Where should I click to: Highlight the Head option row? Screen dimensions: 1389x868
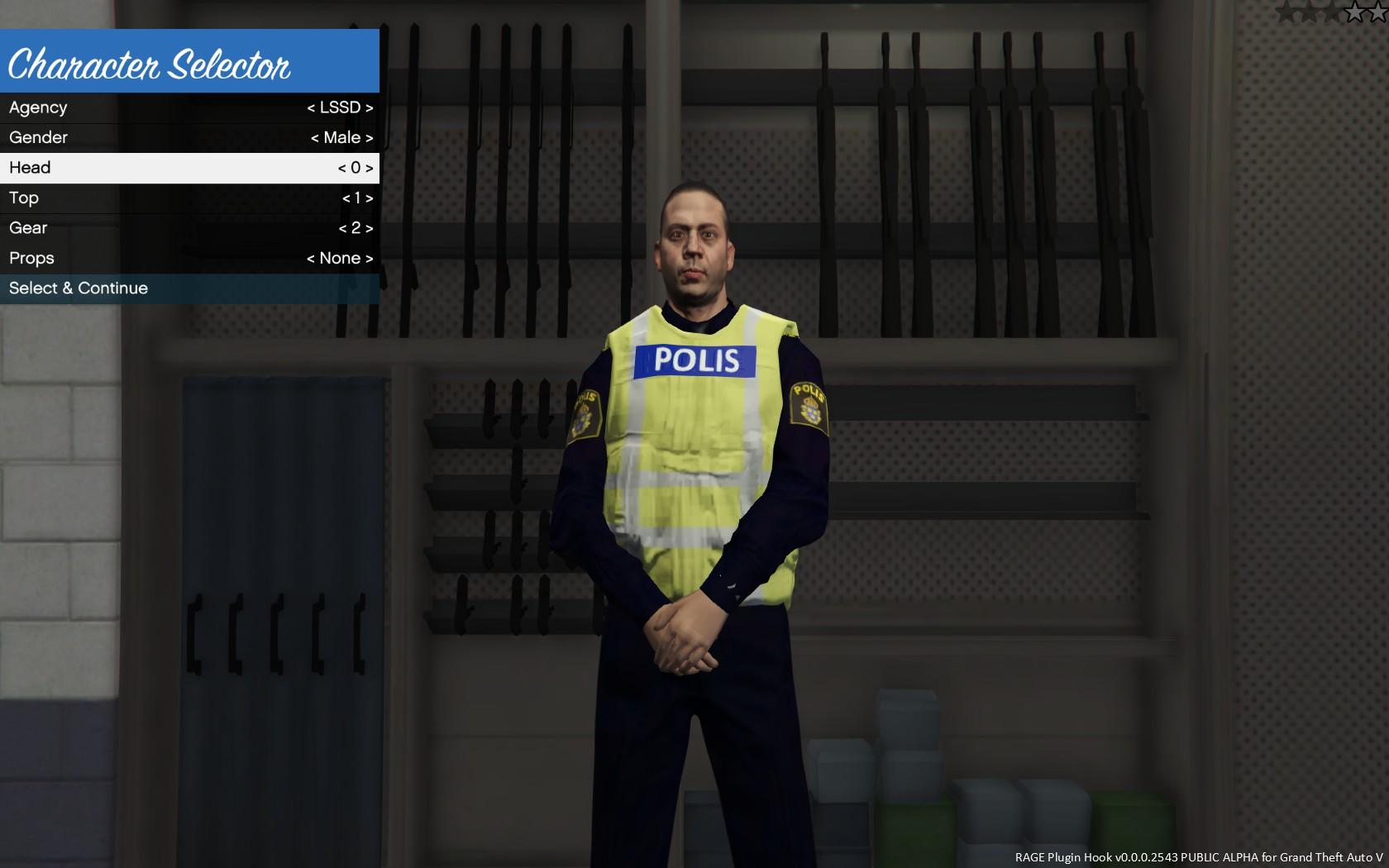click(189, 168)
